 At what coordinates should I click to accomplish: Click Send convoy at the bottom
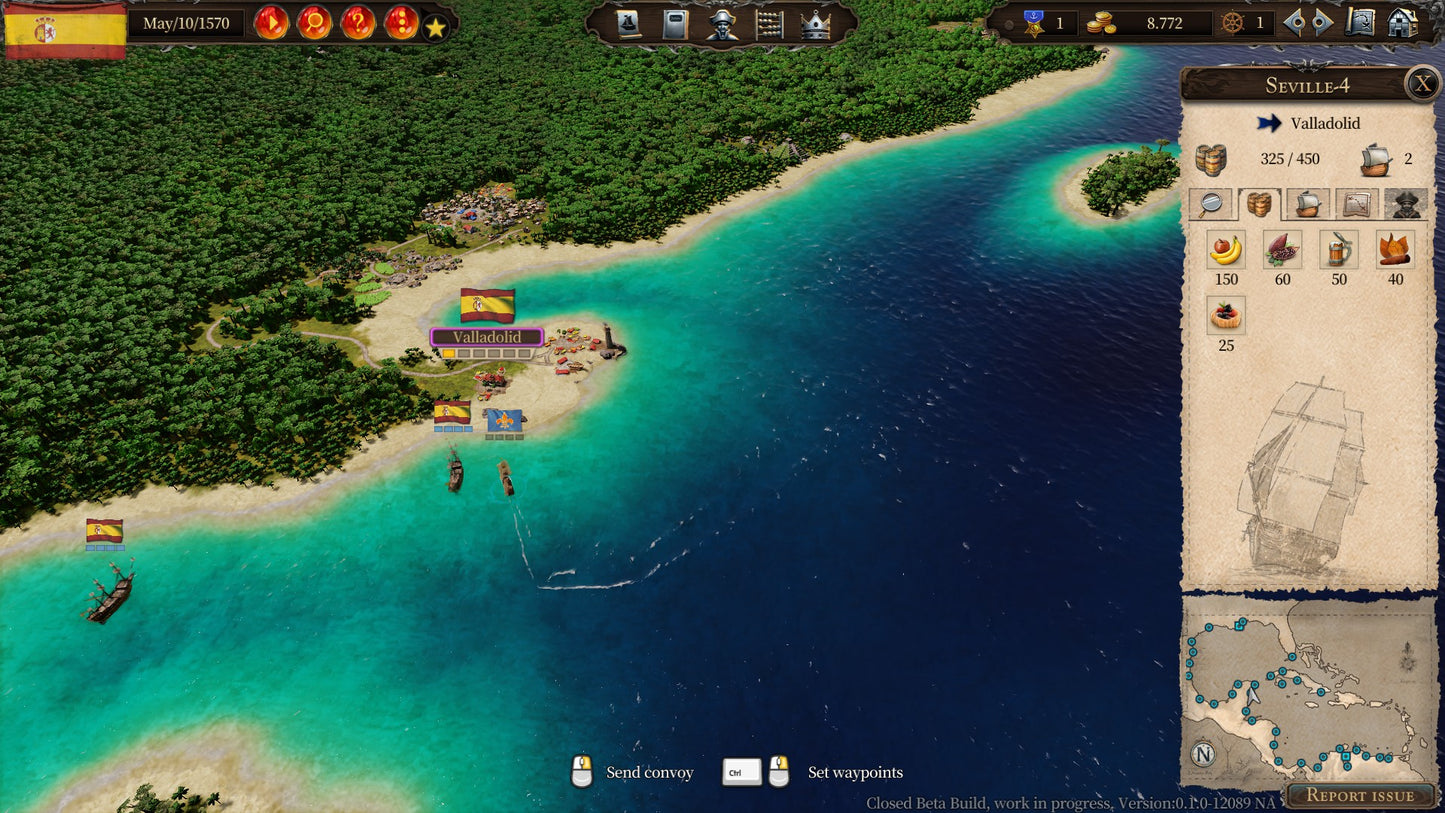650,772
